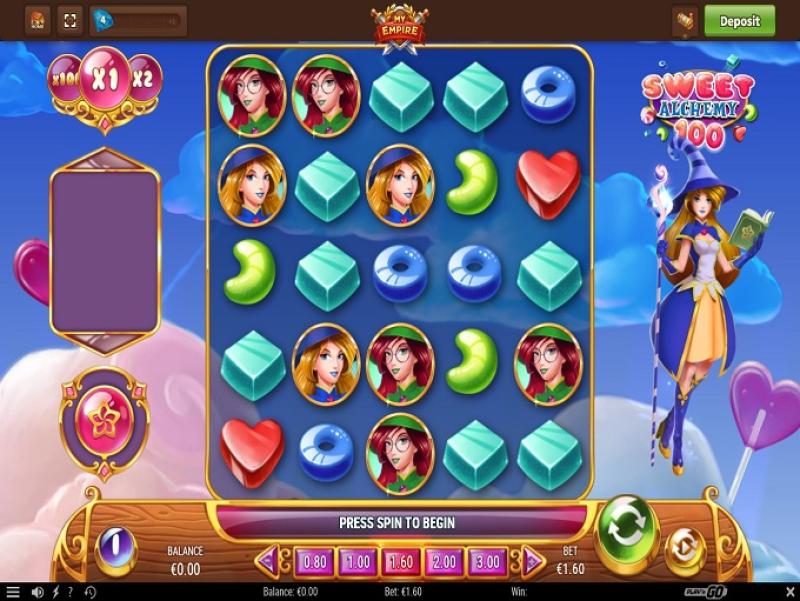The image size is (800, 601).
Task: Pick the 3.00 bet option
Action: click(x=487, y=562)
